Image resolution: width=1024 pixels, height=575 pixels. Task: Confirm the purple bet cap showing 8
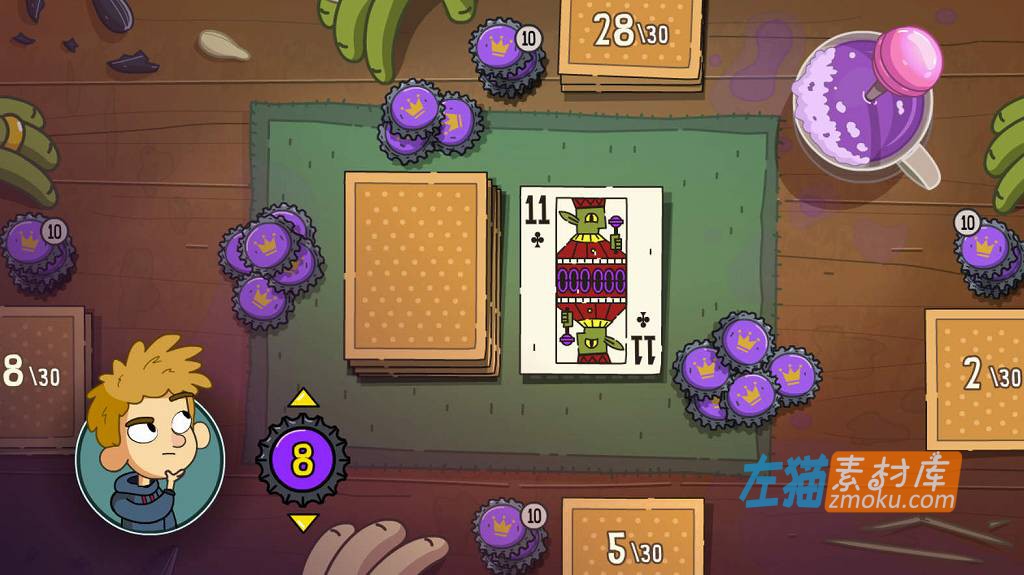click(303, 460)
